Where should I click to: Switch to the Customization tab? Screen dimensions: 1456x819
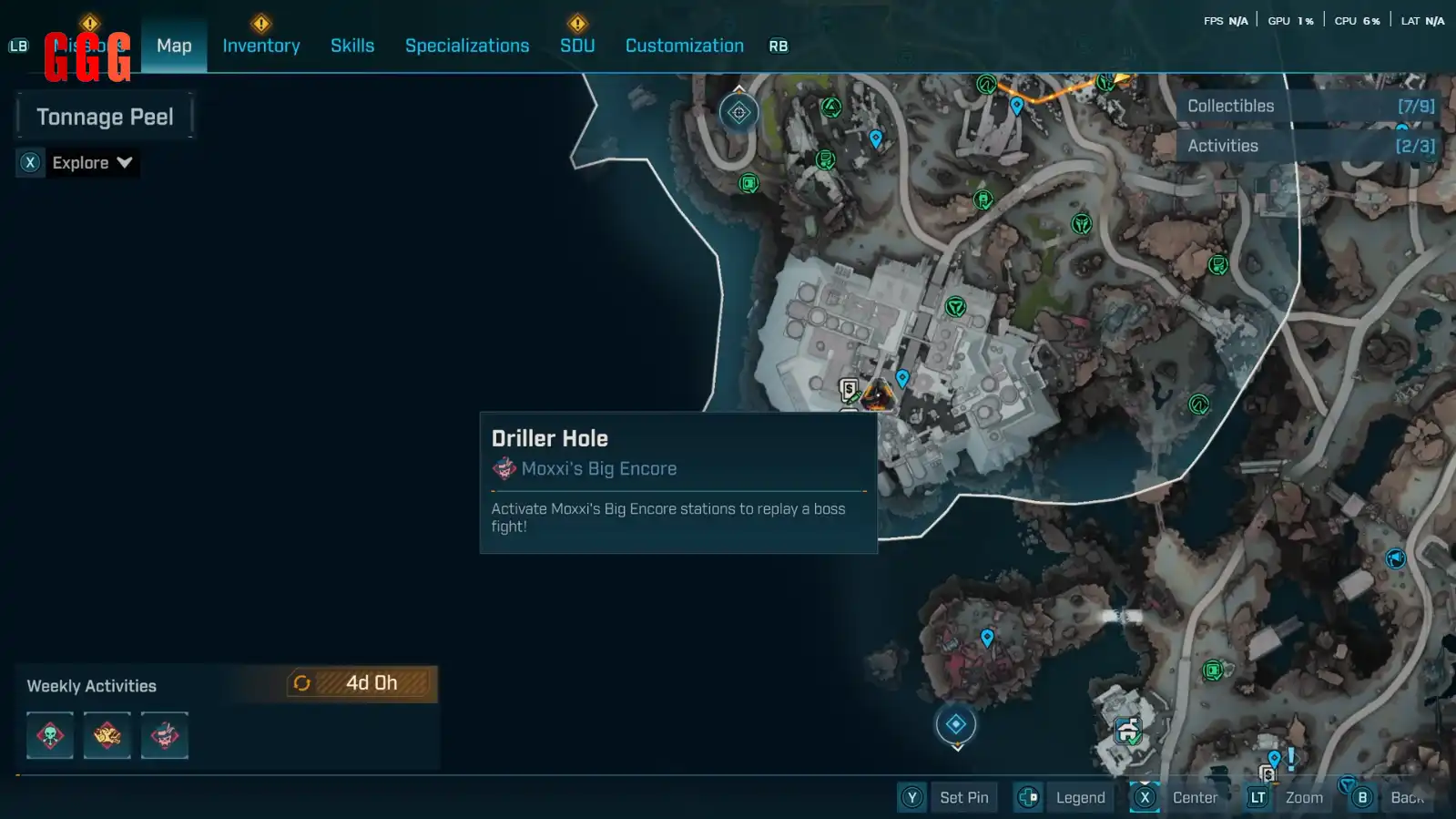coord(685,46)
